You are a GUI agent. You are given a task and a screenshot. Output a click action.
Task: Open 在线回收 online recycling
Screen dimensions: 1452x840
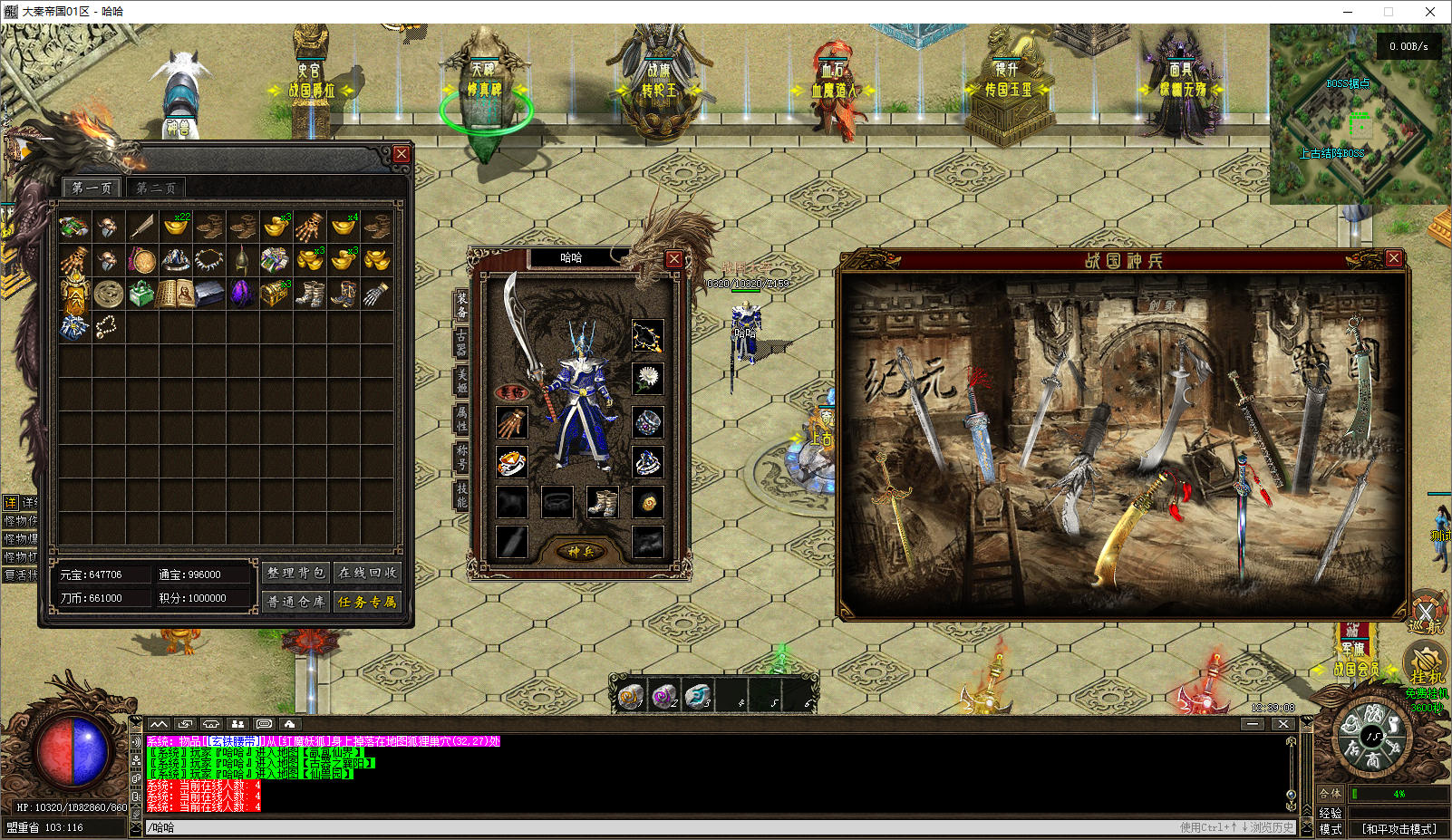(367, 573)
